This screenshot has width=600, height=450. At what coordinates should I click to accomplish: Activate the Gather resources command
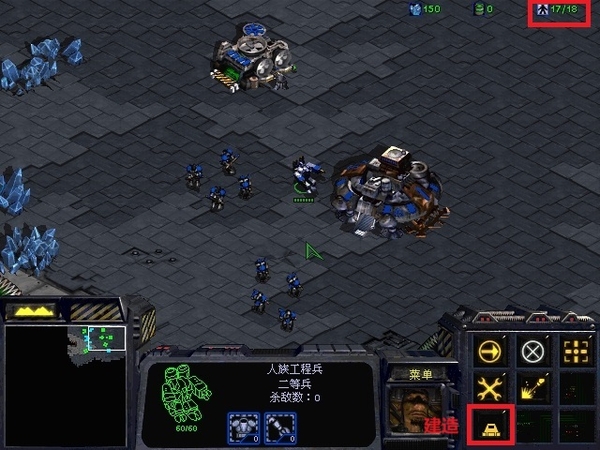533,388
